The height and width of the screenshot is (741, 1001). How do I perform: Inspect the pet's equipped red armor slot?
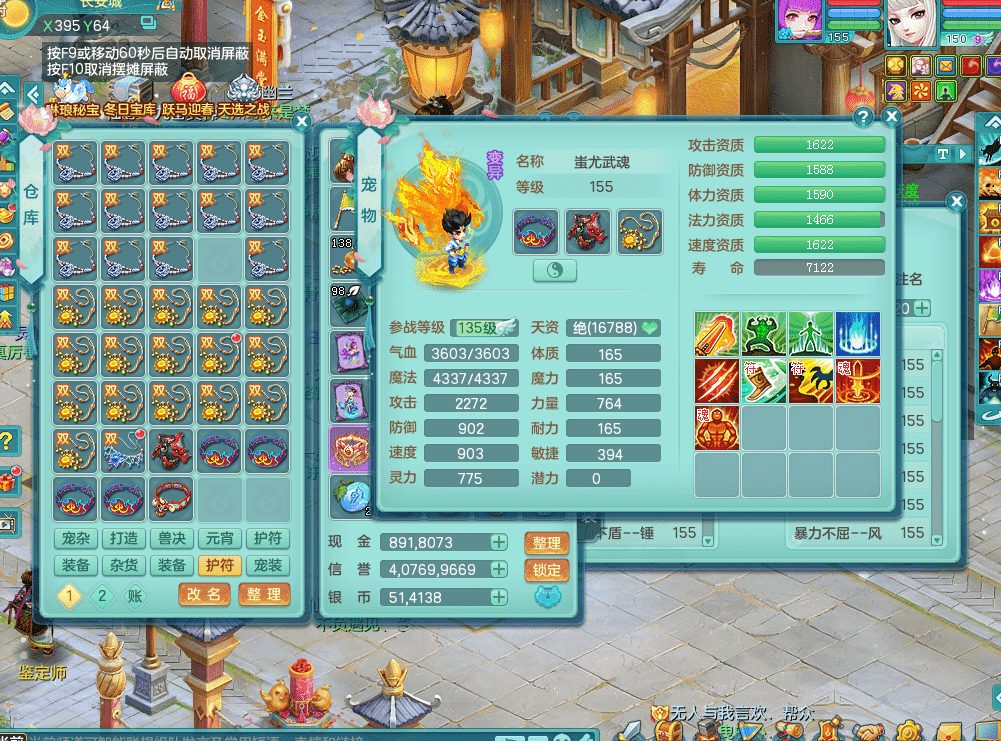click(588, 232)
